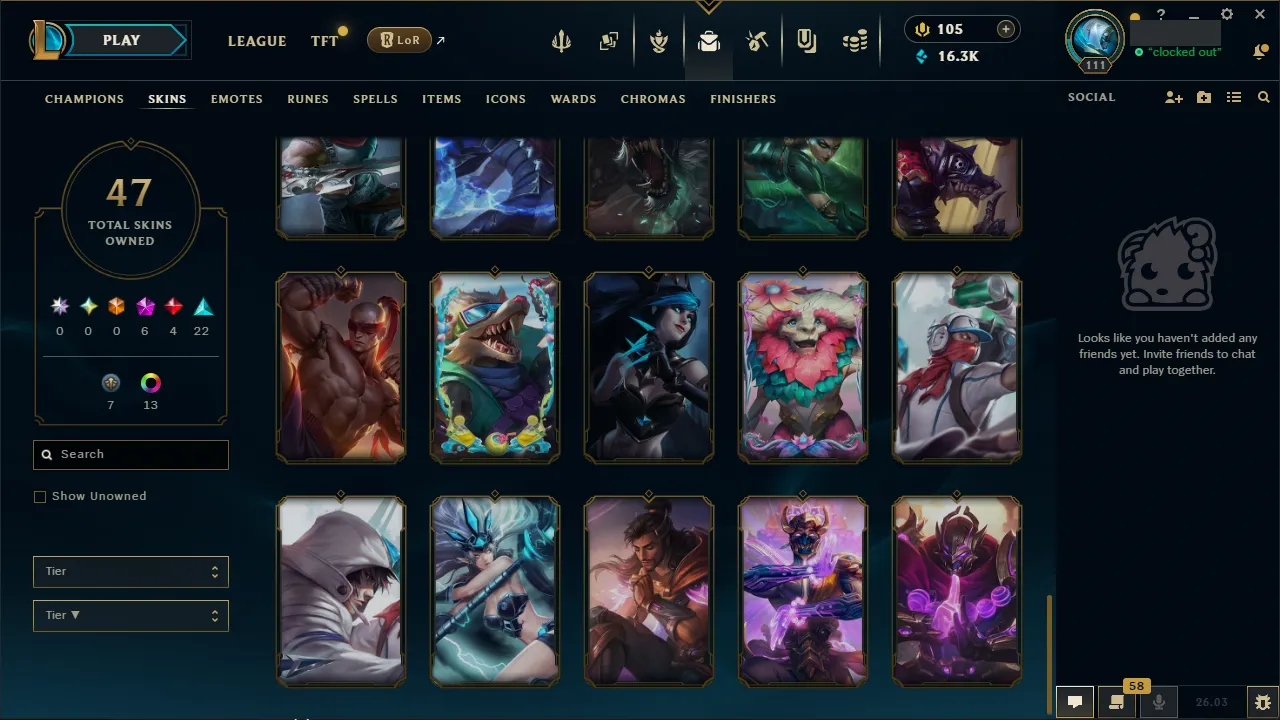
Task: Click the bug report icon
Action: pyautogui.click(x=1261, y=701)
